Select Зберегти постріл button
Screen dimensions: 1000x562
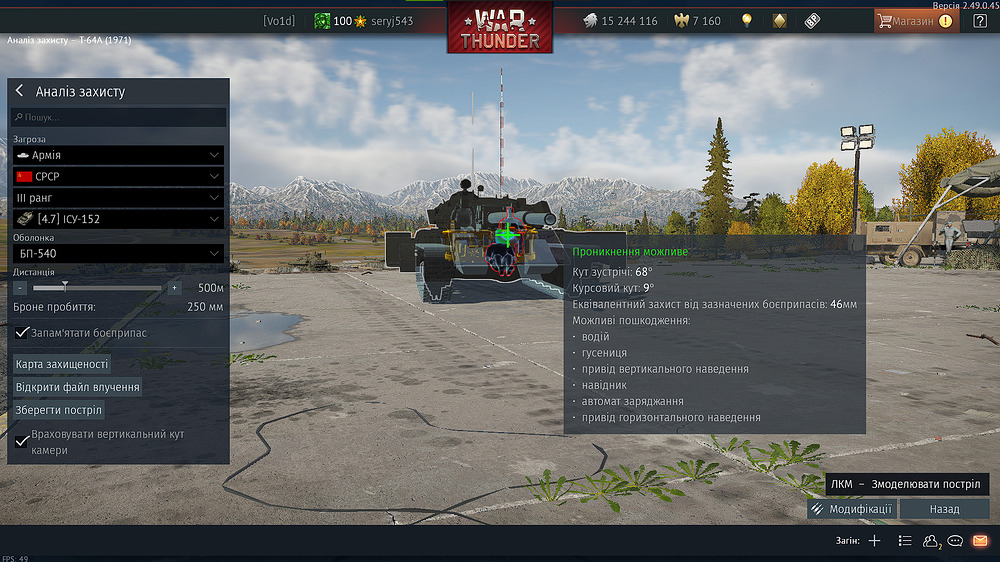pyautogui.click(x=58, y=410)
